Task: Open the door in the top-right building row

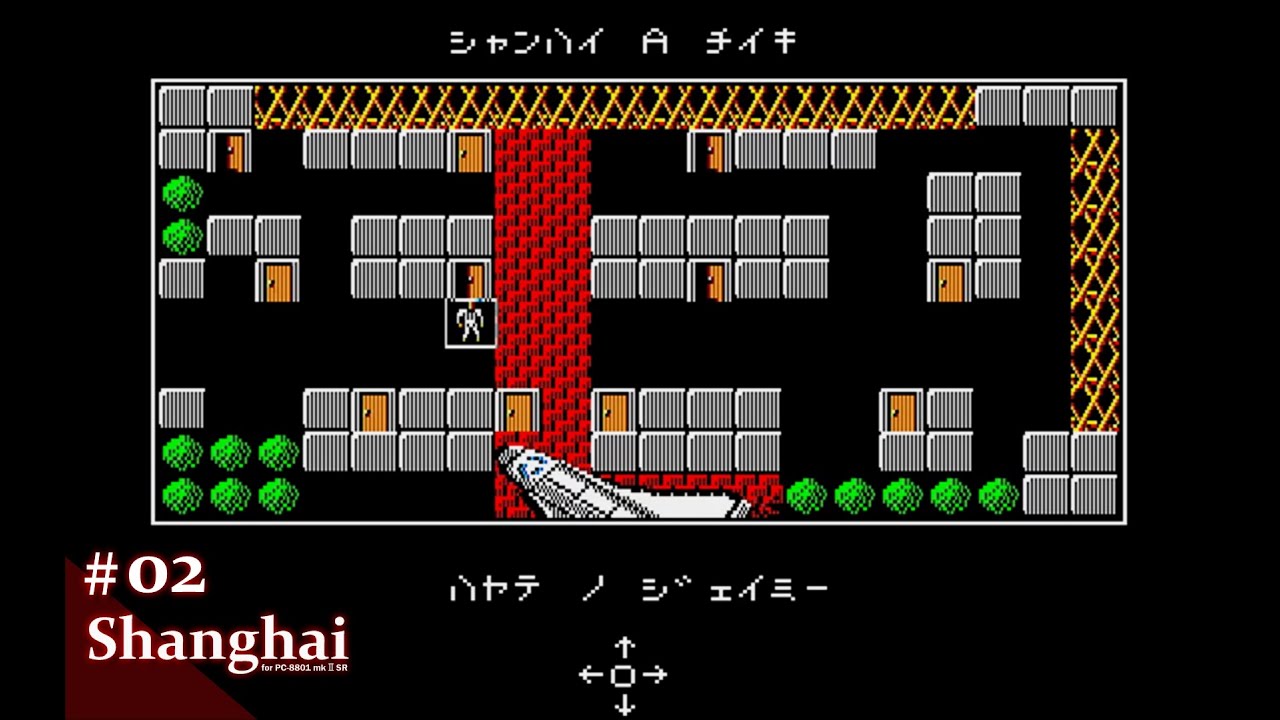Action: pyautogui.click(x=712, y=153)
